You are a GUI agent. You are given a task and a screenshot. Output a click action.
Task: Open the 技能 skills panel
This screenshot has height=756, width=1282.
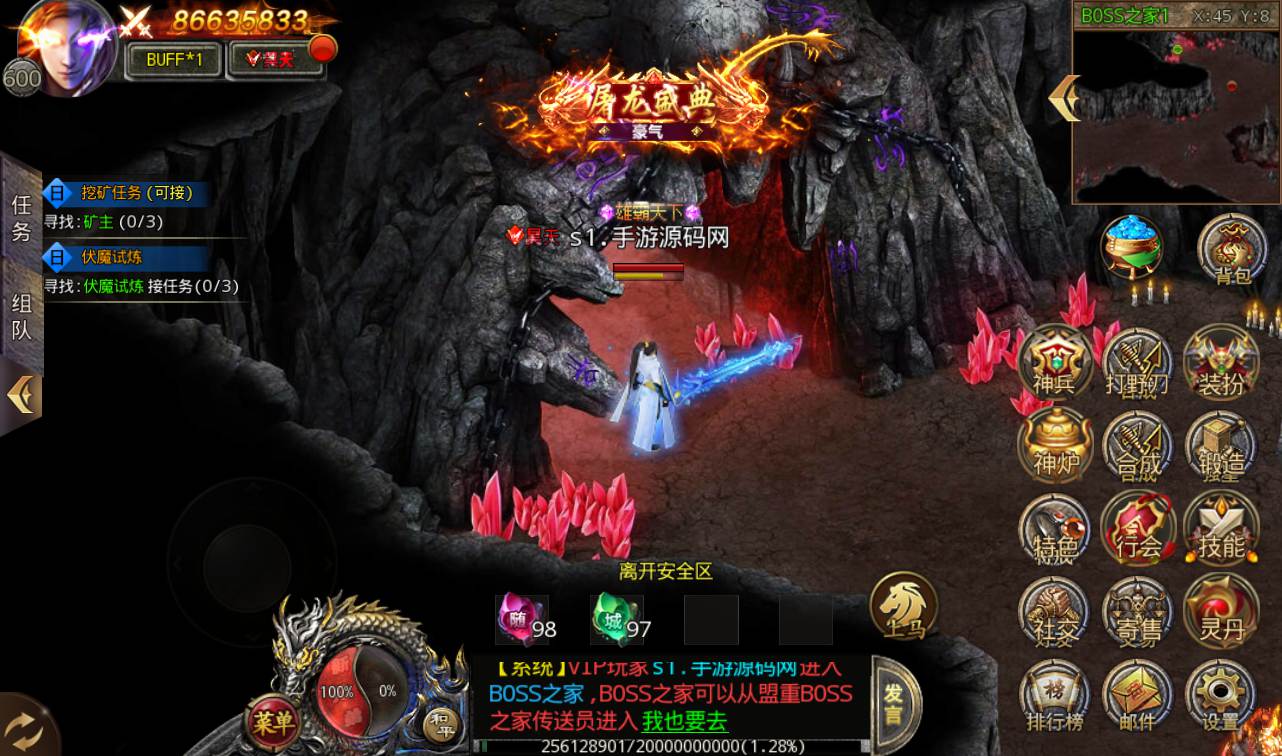(1220, 528)
